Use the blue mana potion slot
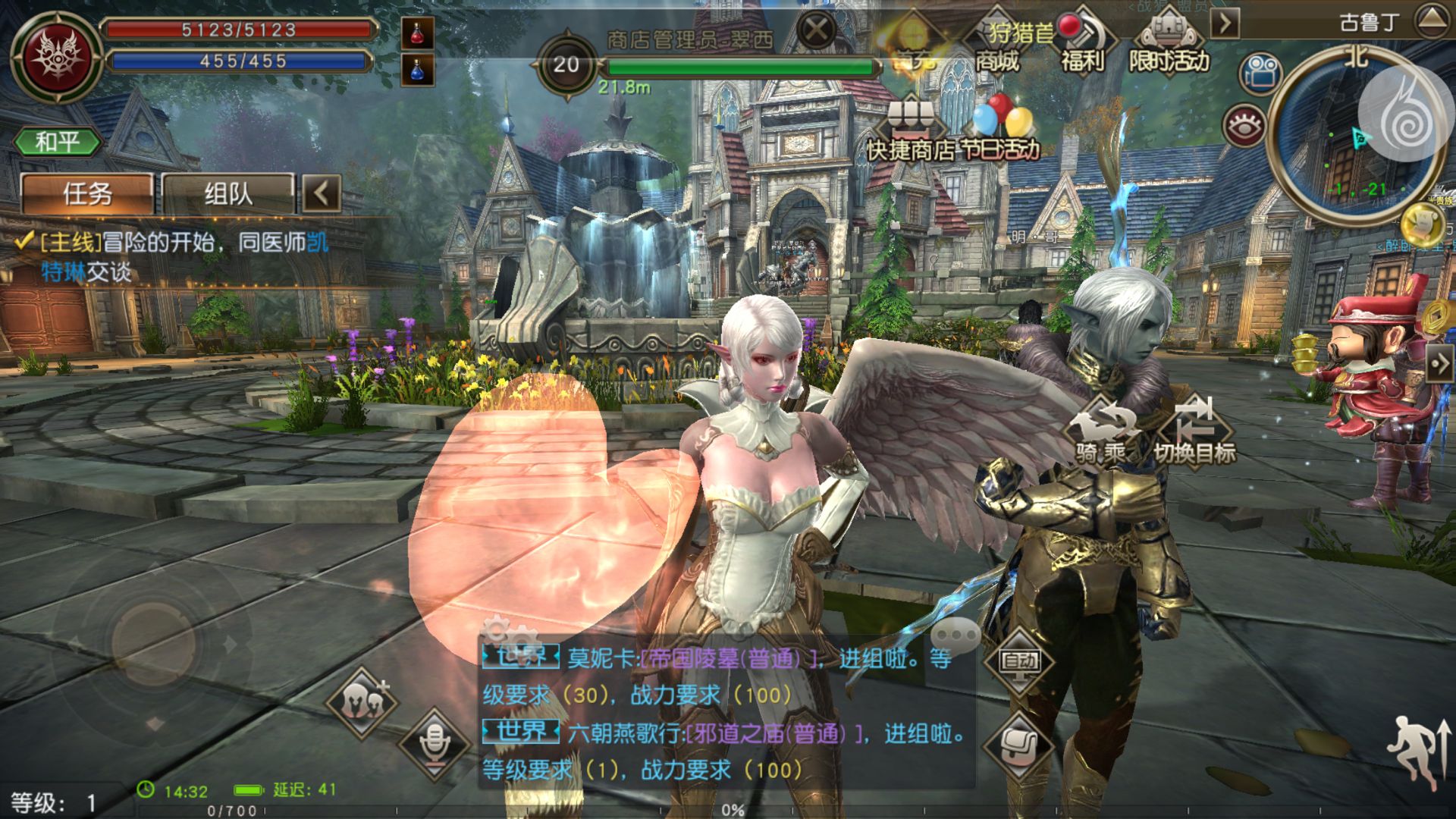The width and height of the screenshot is (1456, 819). pyautogui.click(x=417, y=70)
